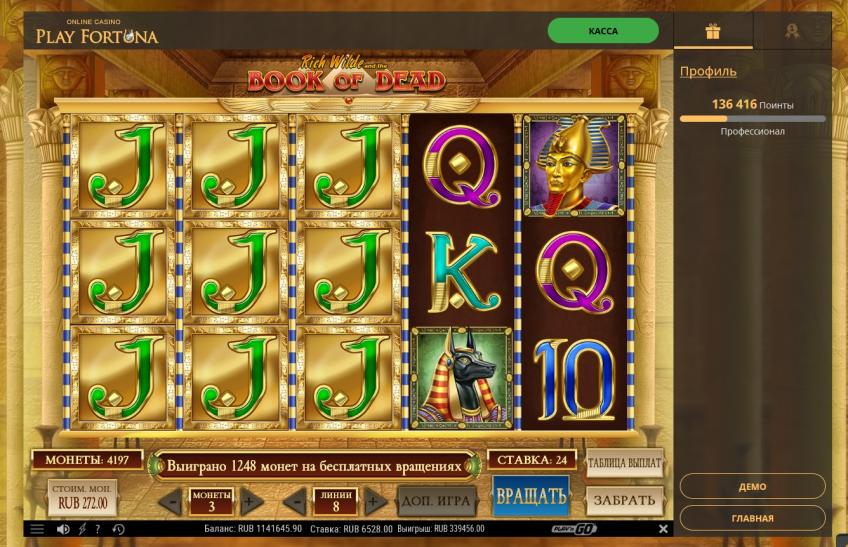
Task: Switch to the gift box bonuses tab
Action: (x=713, y=31)
